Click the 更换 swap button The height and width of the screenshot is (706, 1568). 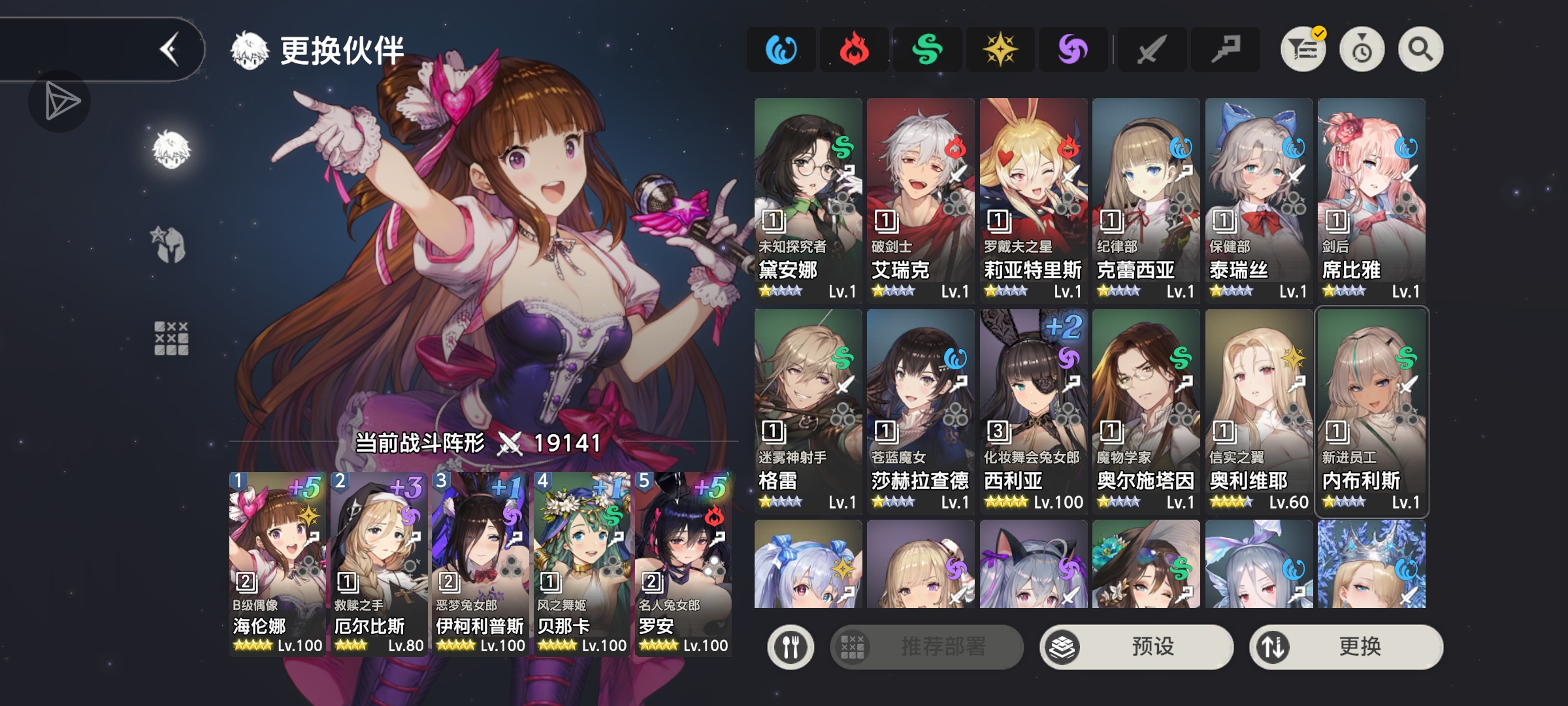(x=1346, y=647)
